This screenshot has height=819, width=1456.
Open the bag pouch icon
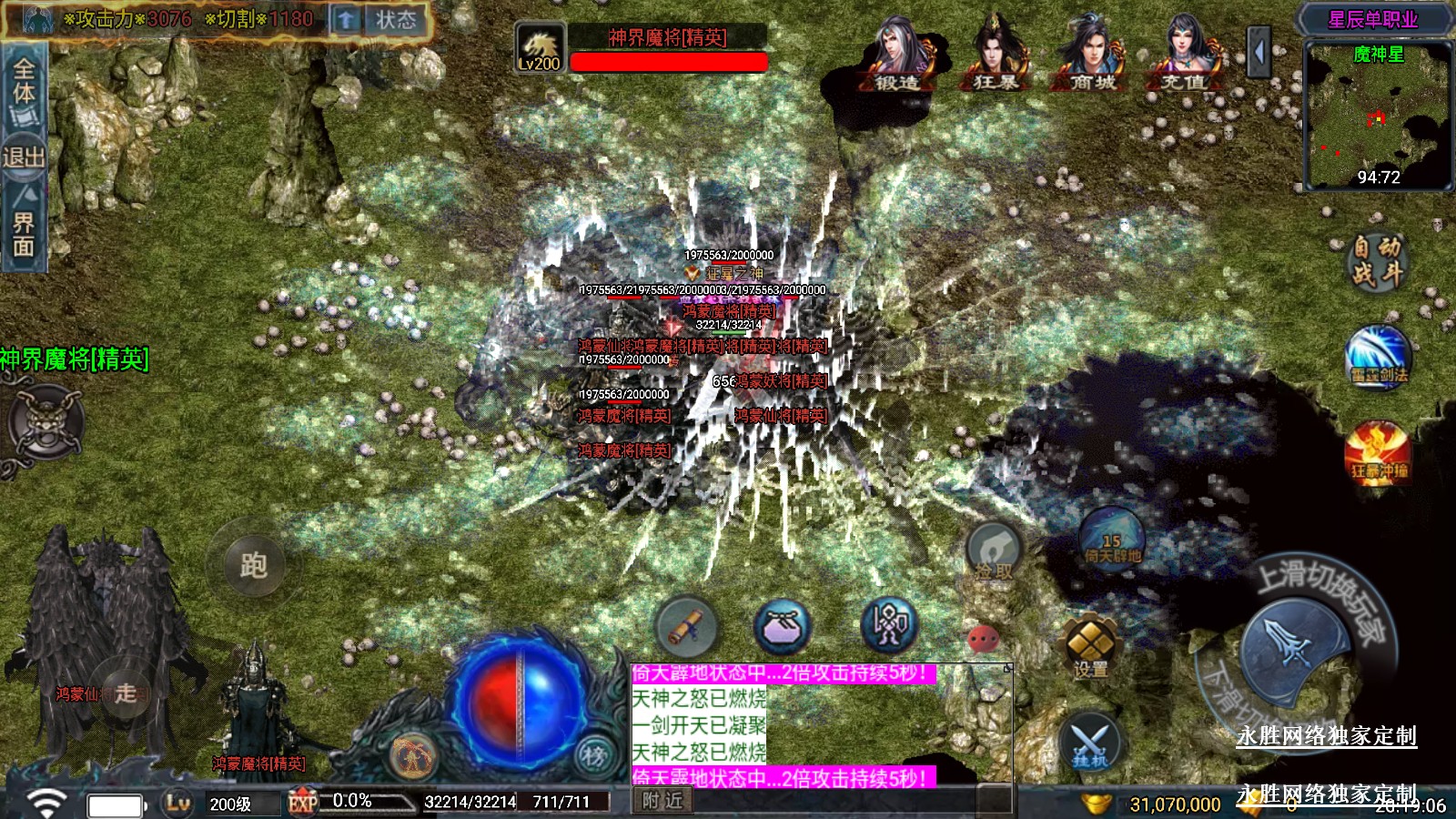pyautogui.click(x=782, y=626)
